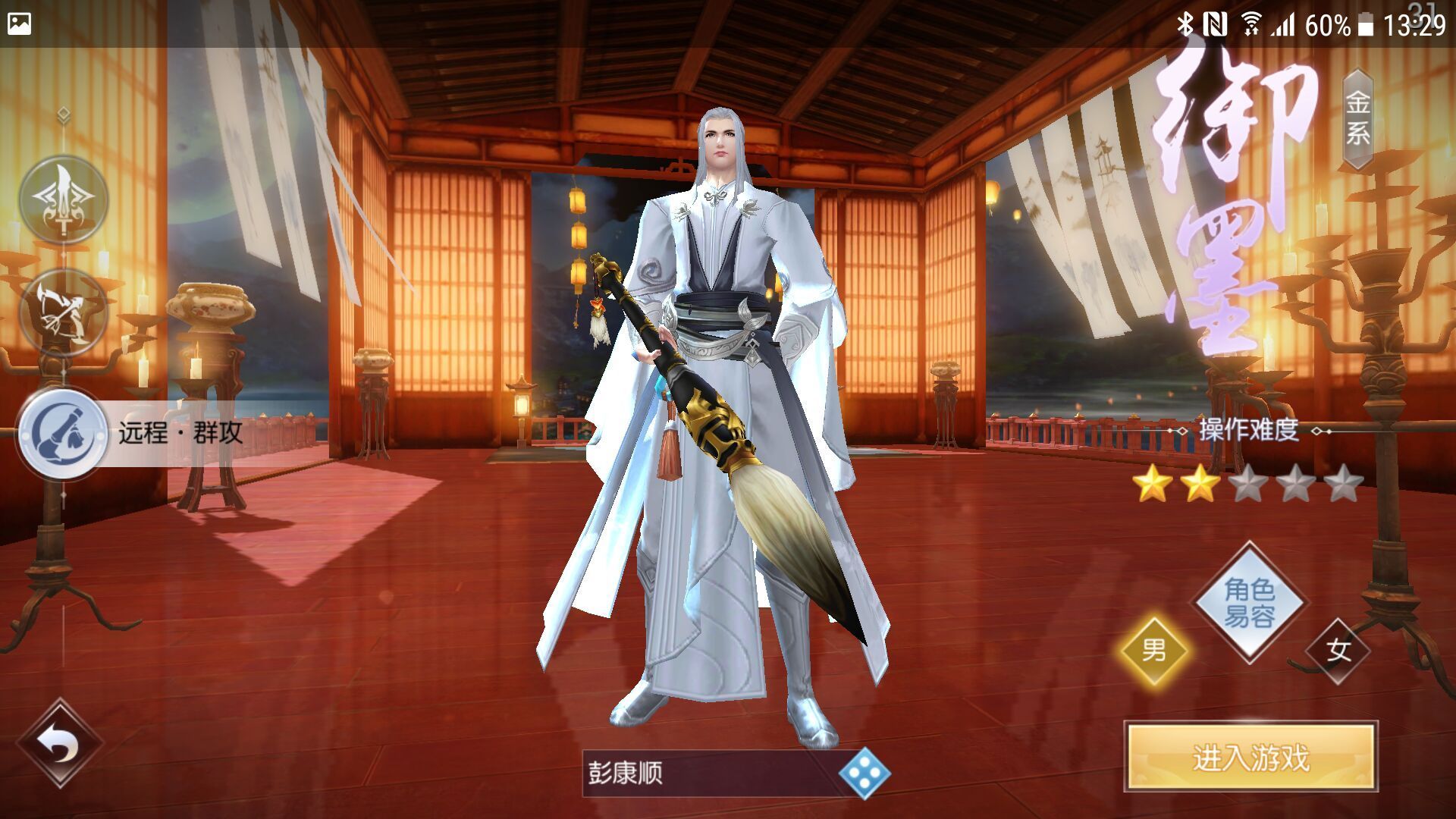Select the sword class icon

click(64, 200)
